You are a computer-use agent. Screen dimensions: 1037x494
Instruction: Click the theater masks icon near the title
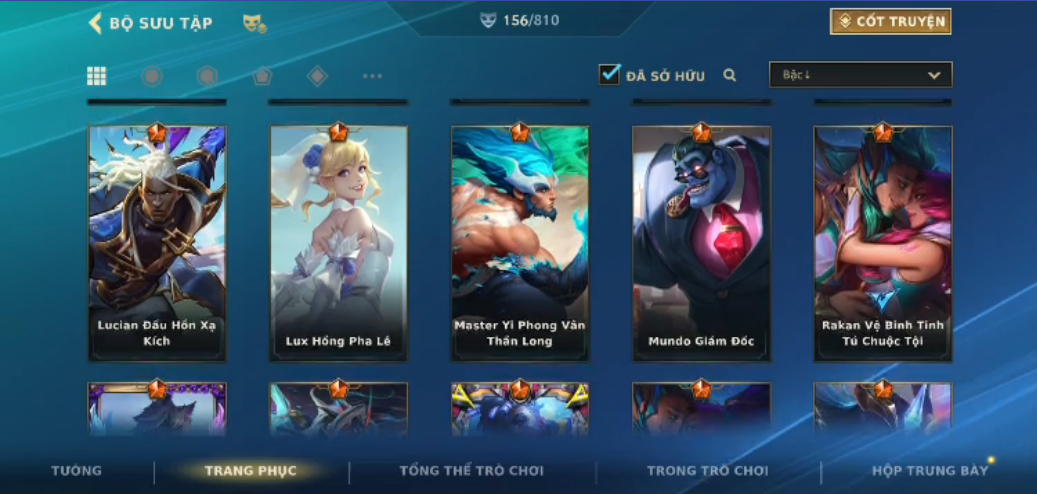[x=254, y=23]
